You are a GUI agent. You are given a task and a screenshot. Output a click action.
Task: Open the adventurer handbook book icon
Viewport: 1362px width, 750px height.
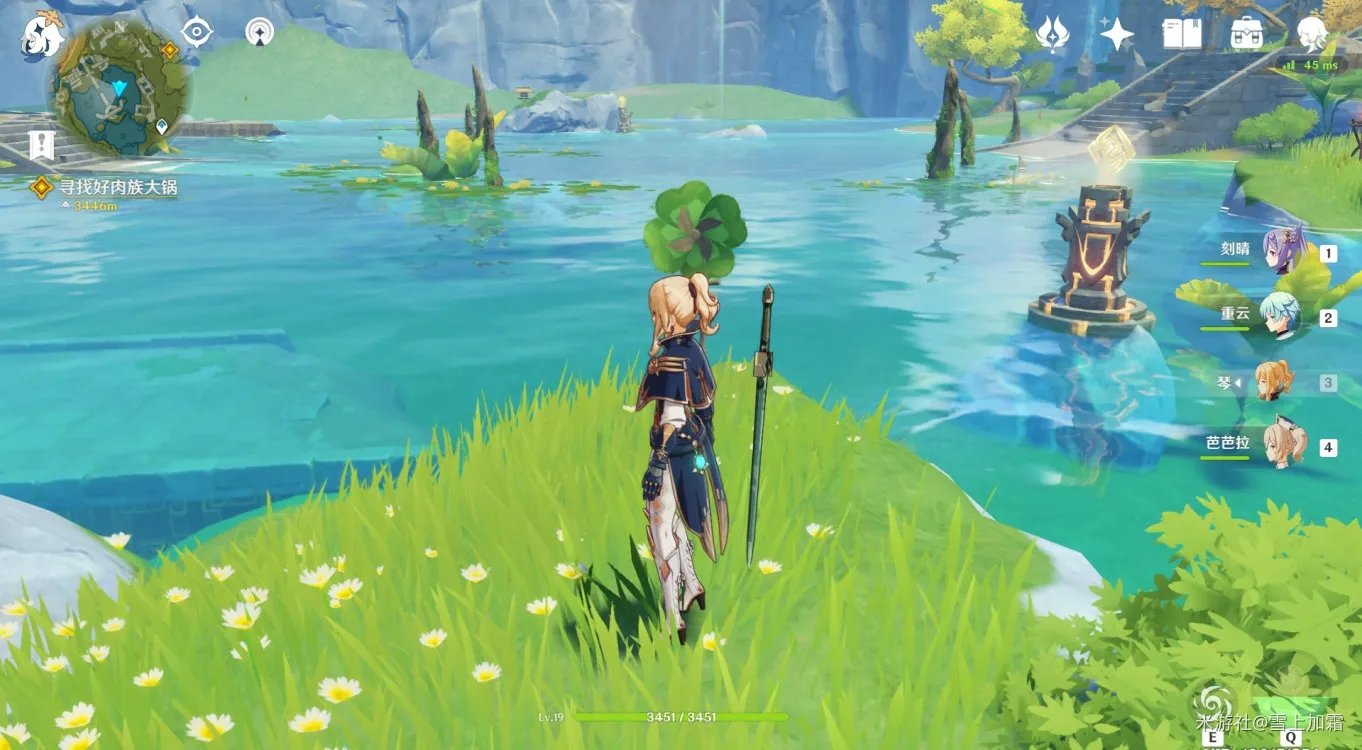click(1182, 34)
